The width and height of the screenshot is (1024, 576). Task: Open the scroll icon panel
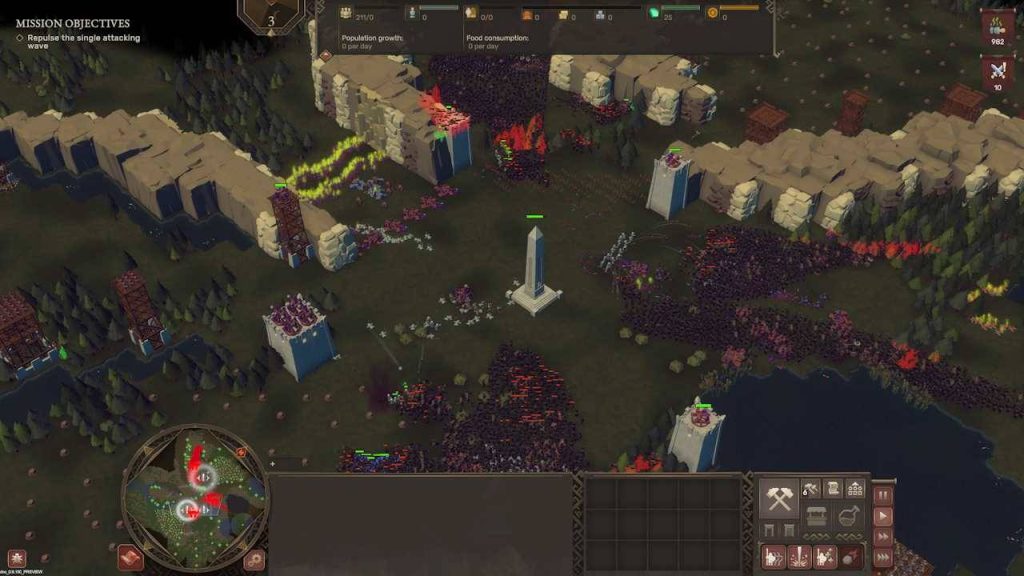831,488
